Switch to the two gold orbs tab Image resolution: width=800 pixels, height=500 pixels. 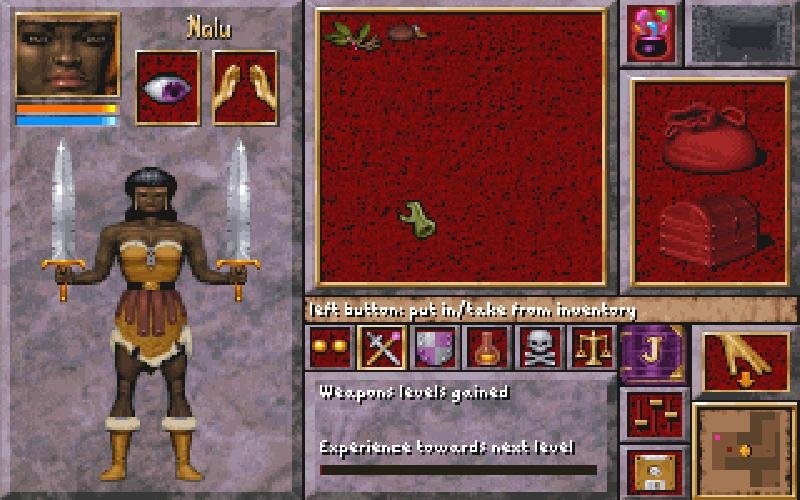point(329,348)
